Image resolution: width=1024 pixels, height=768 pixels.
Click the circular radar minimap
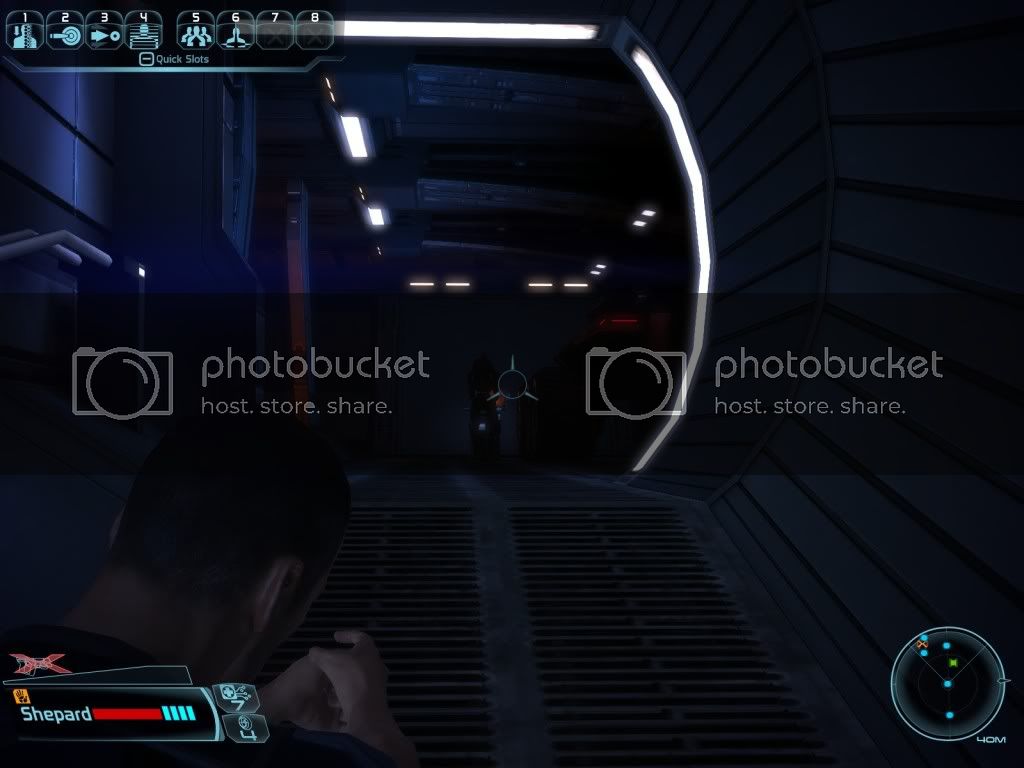pyautogui.click(x=947, y=682)
